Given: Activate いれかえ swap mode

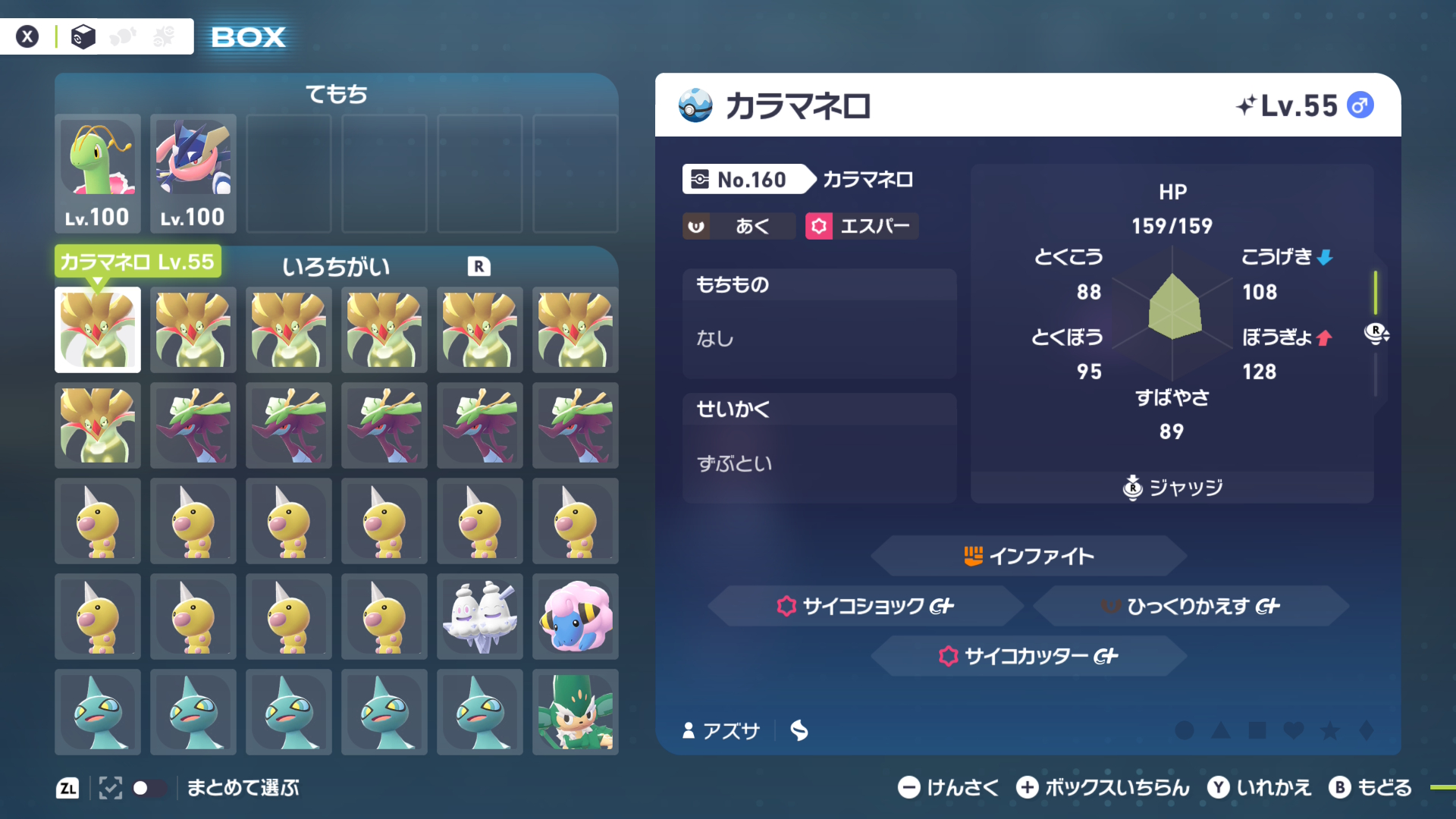Looking at the screenshot, I should pyautogui.click(x=1260, y=788).
